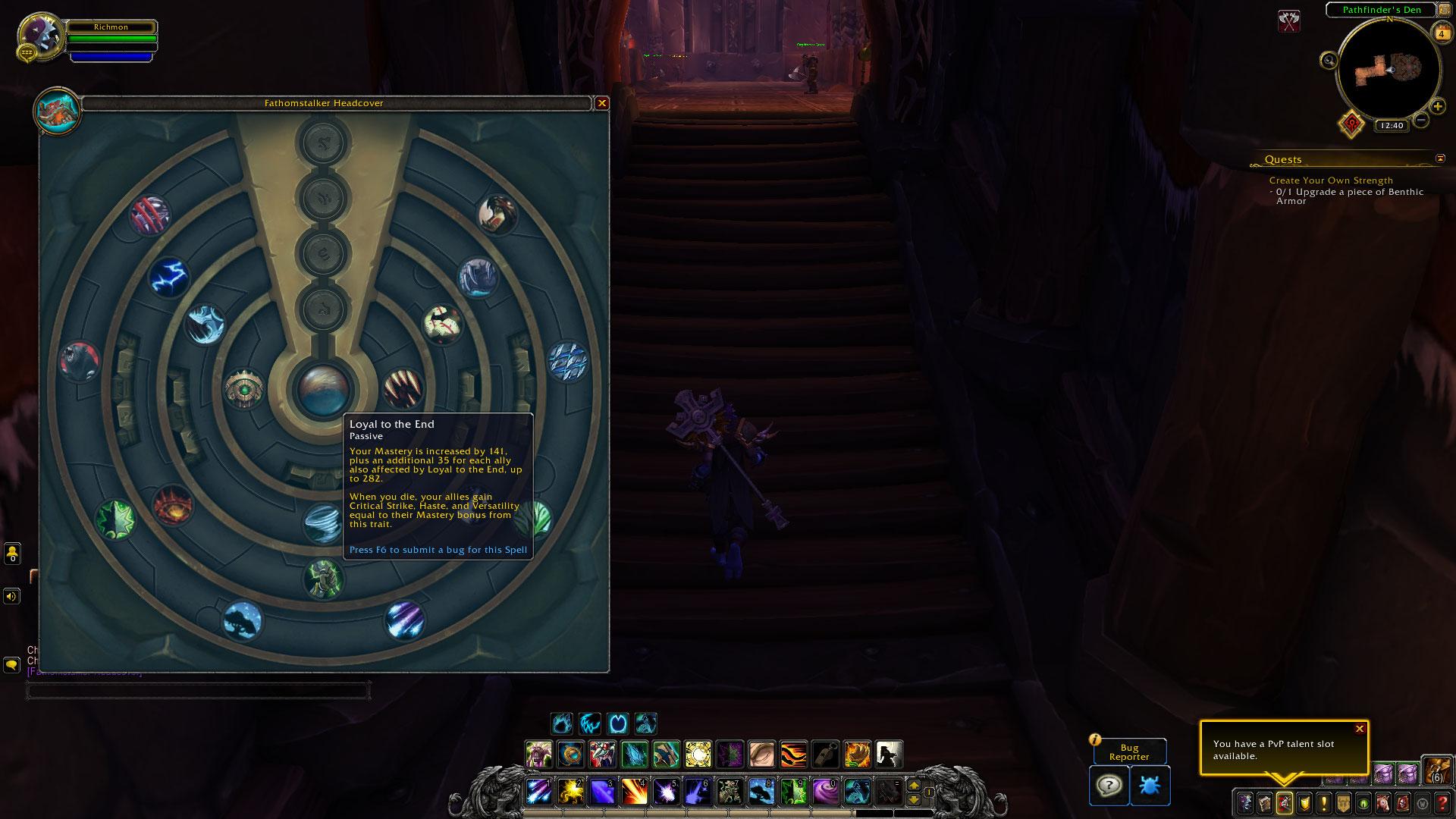
Task: Open the backpack at the bottom right
Action: coord(1436,772)
